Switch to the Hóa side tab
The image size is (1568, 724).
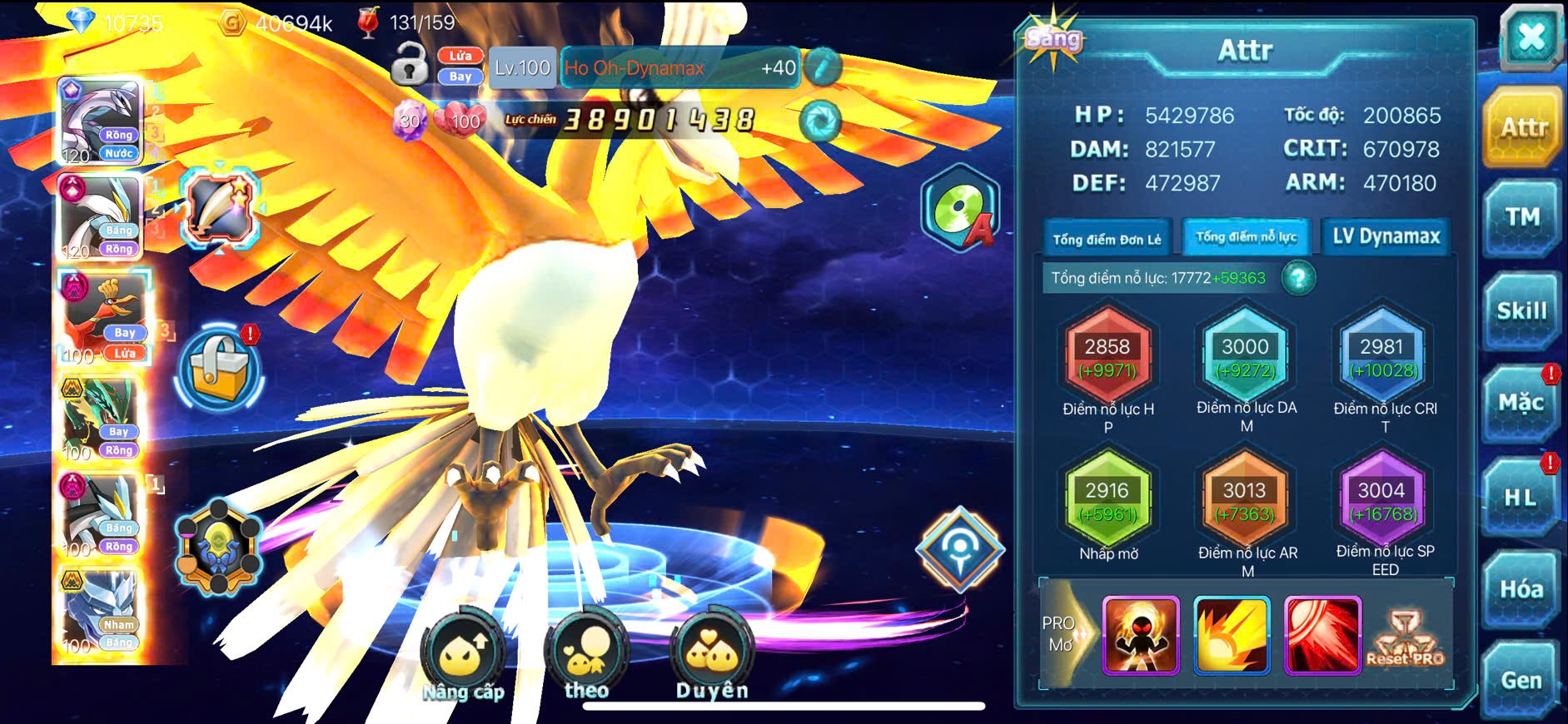(1521, 589)
